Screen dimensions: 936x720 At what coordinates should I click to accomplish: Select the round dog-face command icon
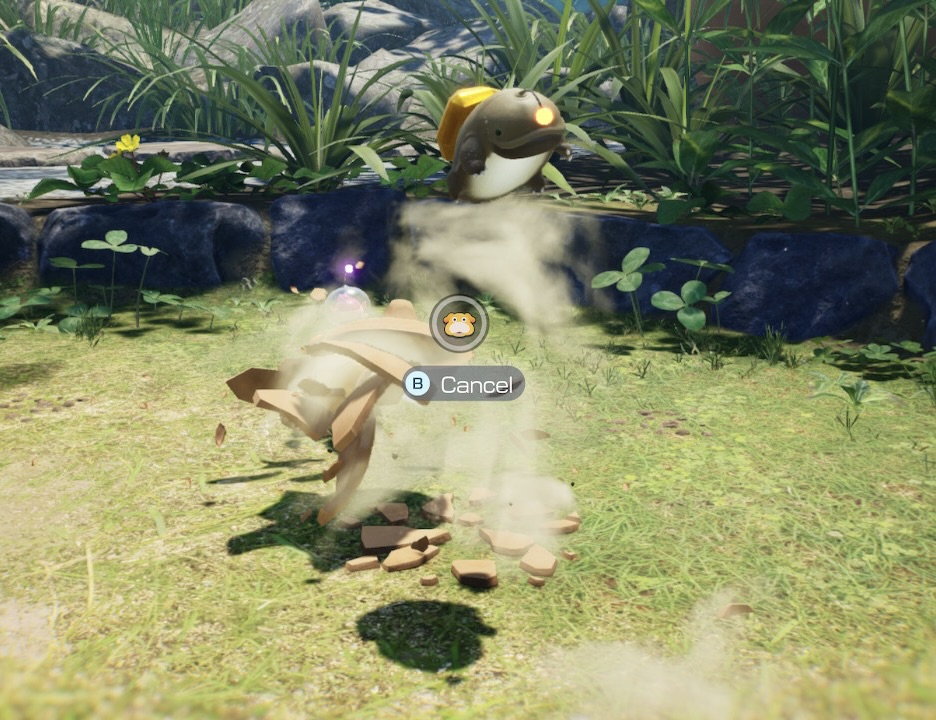[x=459, y=323]
